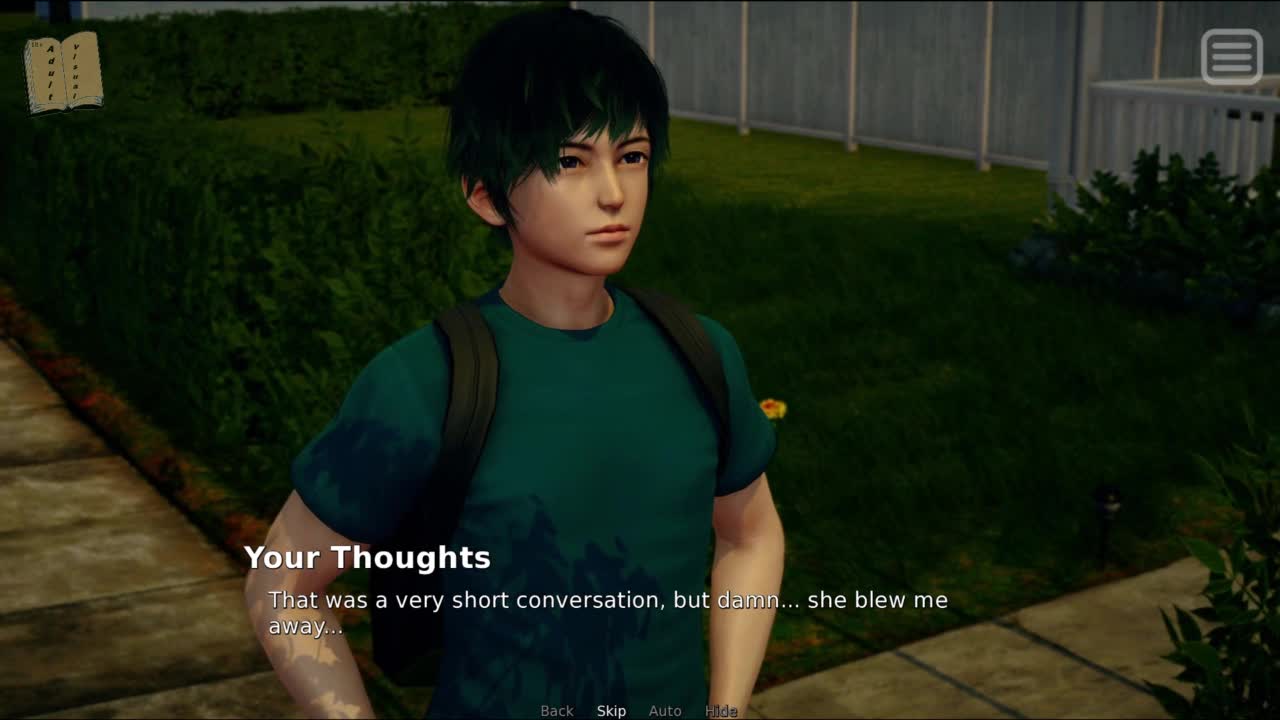Advance the Your Thoughts dialogue text

(x=607, y=612)
